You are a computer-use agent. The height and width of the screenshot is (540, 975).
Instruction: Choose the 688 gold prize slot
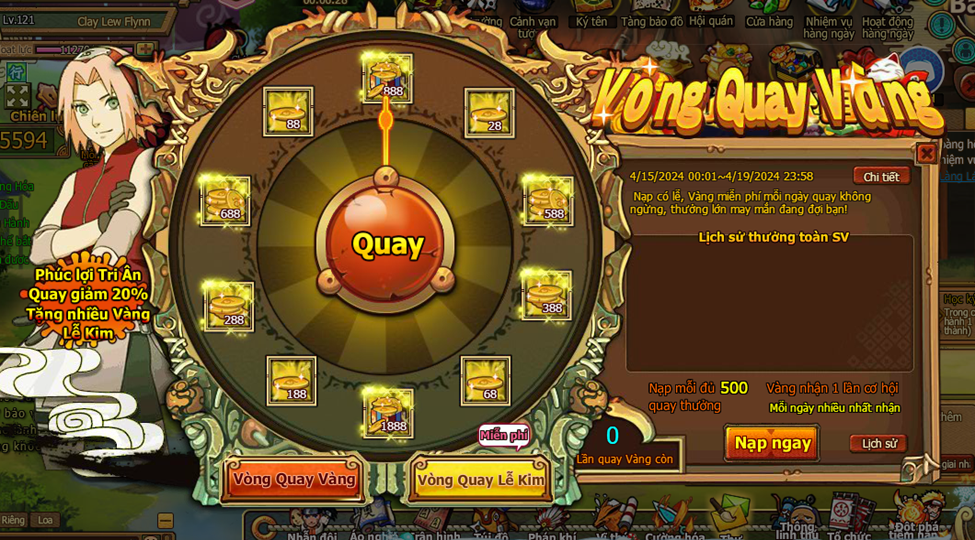[x=225, y=199]
